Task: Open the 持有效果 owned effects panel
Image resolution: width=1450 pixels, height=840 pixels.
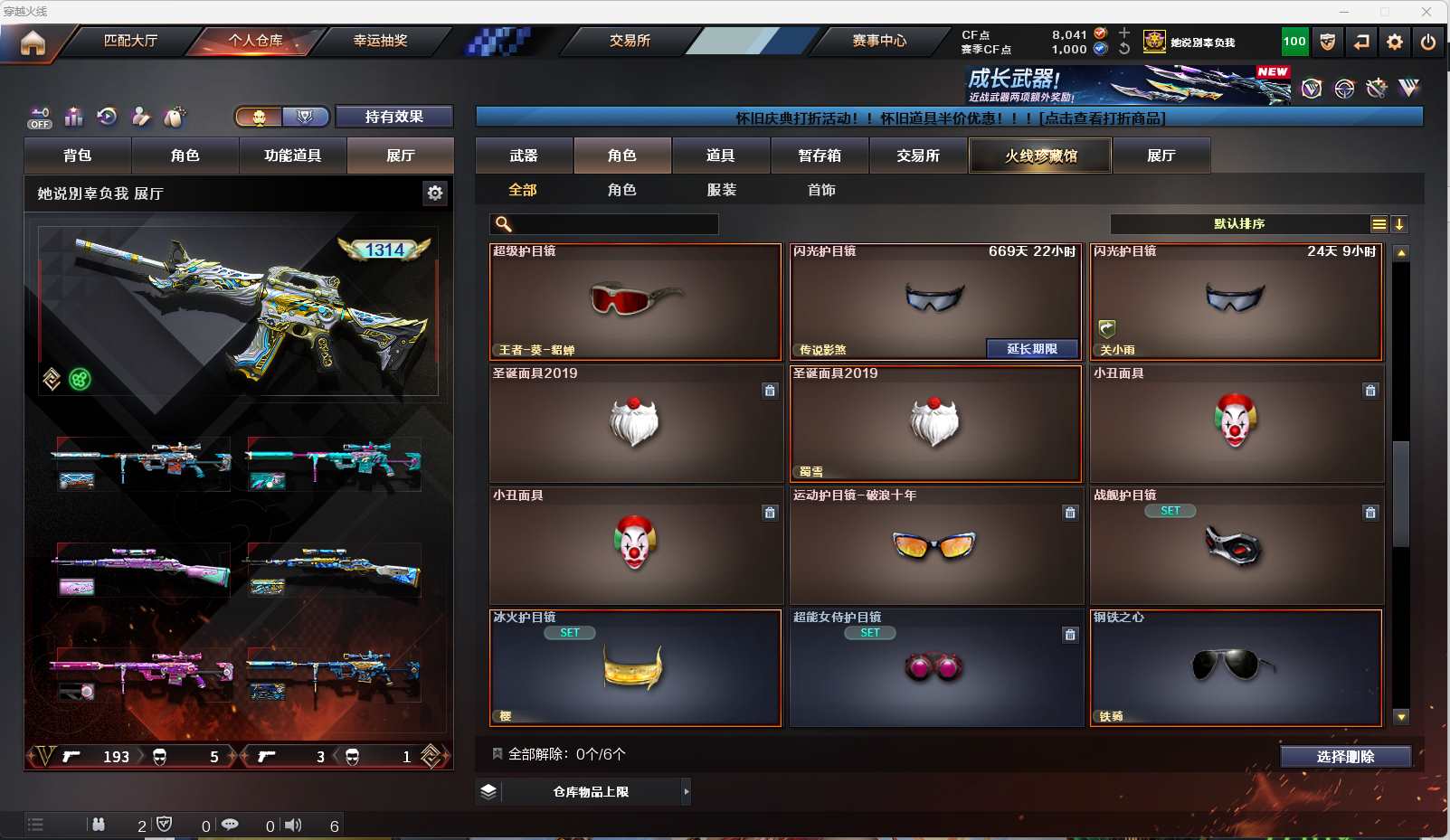Action: 393,117
